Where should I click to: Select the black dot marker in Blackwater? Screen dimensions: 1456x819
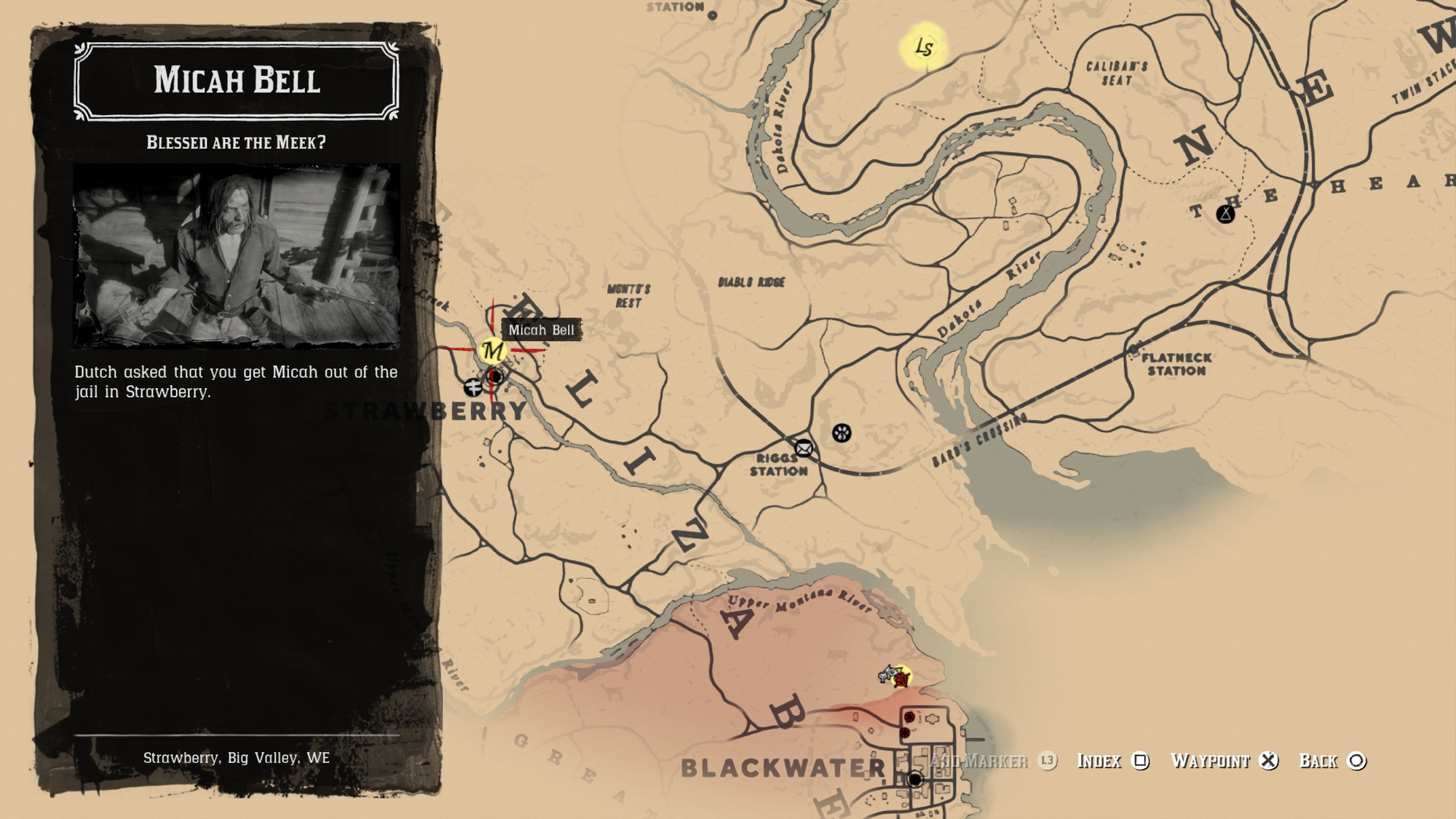(915, 780)
